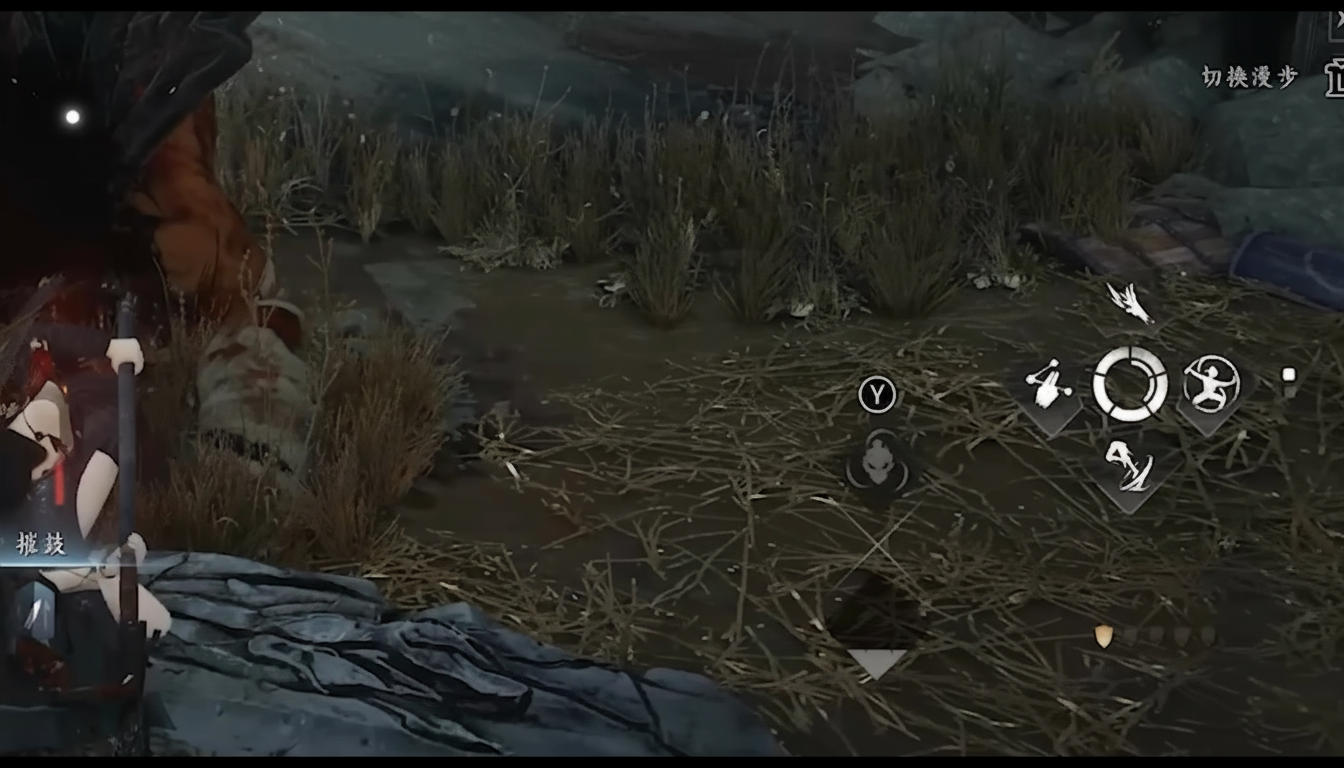Image resolution: width=1344 pixels, height=768 pixels.
Task: Click the central skill wheel ring
Action: [1132, 383]
